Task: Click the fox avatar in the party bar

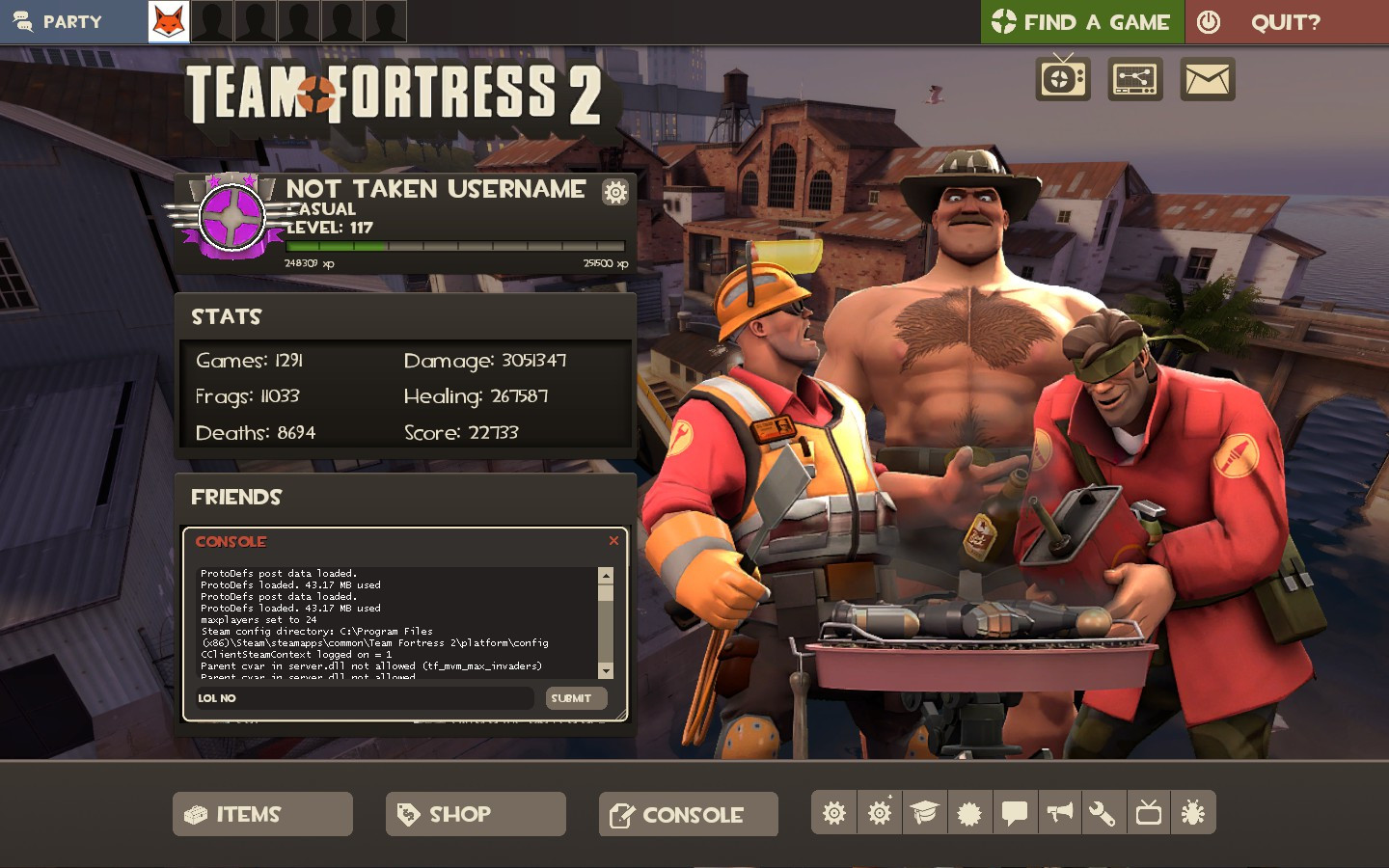Action: (168, 20)
